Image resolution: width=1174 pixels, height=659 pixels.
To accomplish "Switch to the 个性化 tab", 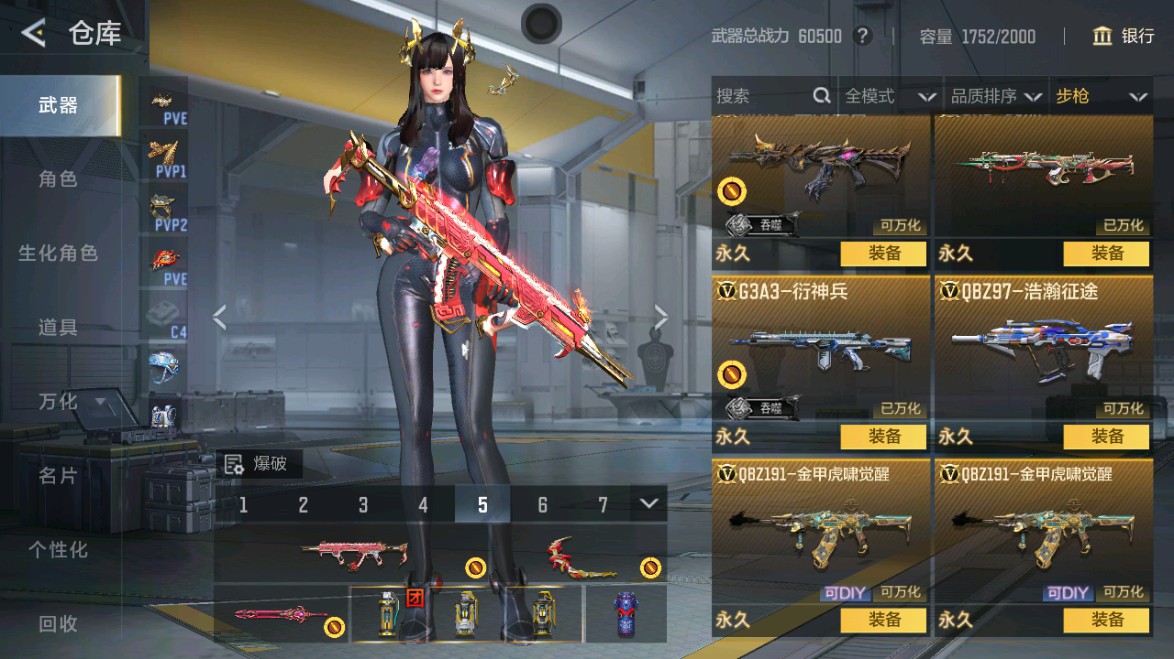I will tap(58, 549).
